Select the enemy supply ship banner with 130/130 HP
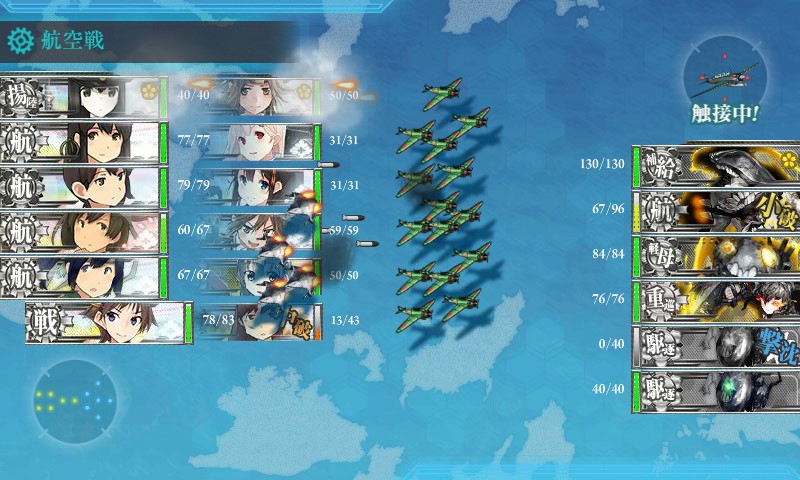800x480 pixels. click(x=715, y=166)
